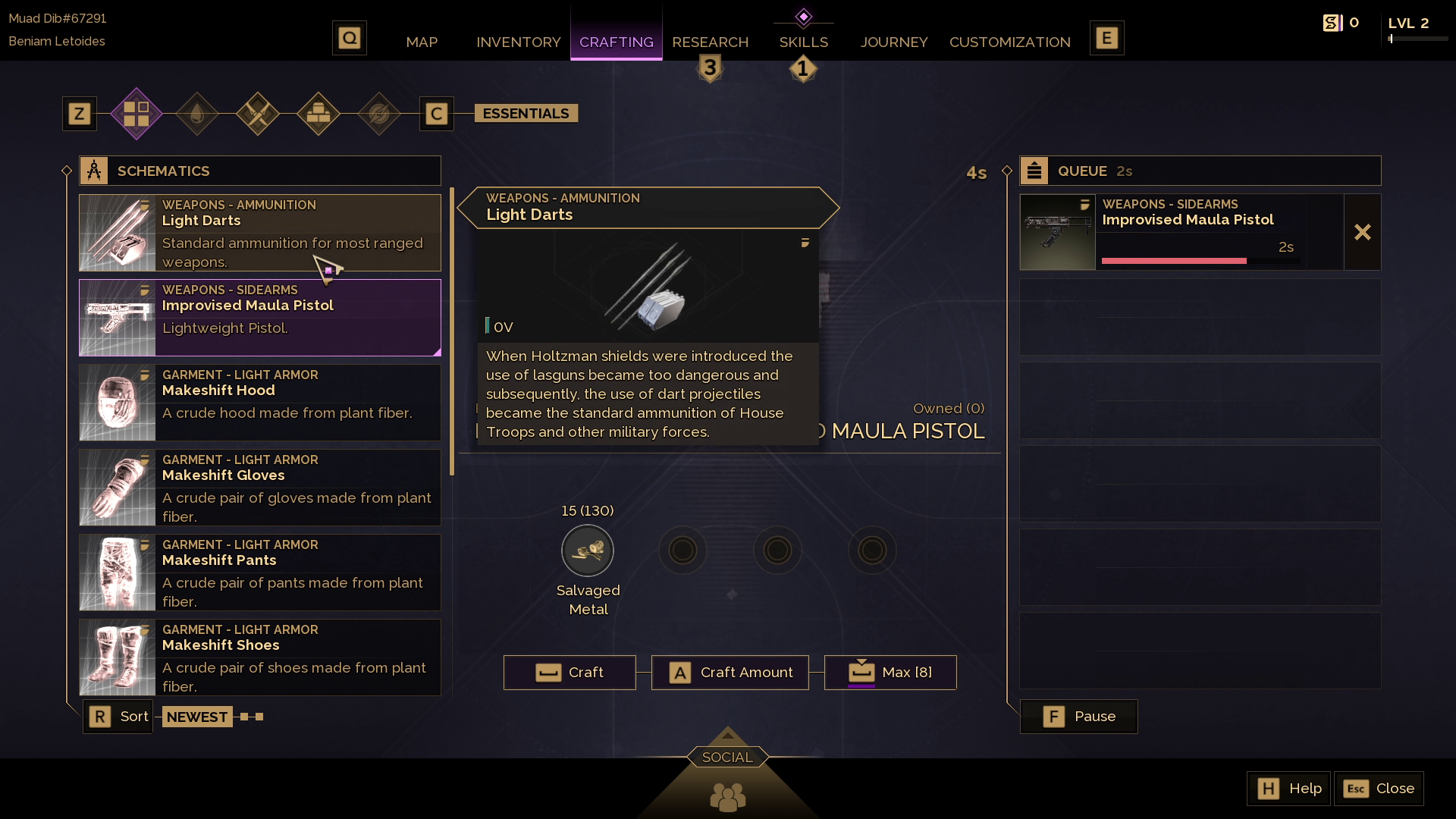Choose the Makeshift Shoes schematic

(259, 657)
